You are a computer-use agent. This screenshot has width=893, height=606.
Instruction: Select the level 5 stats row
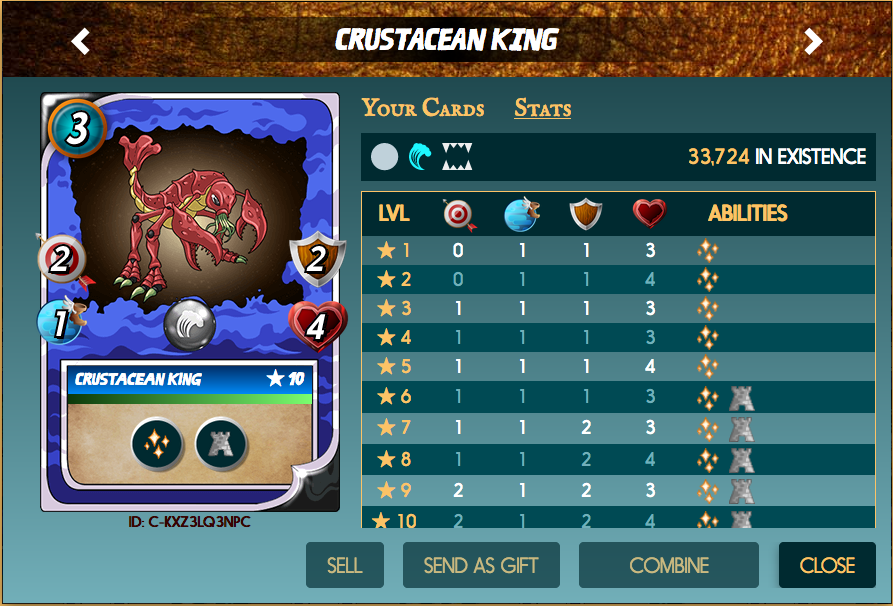click(618, 367)
